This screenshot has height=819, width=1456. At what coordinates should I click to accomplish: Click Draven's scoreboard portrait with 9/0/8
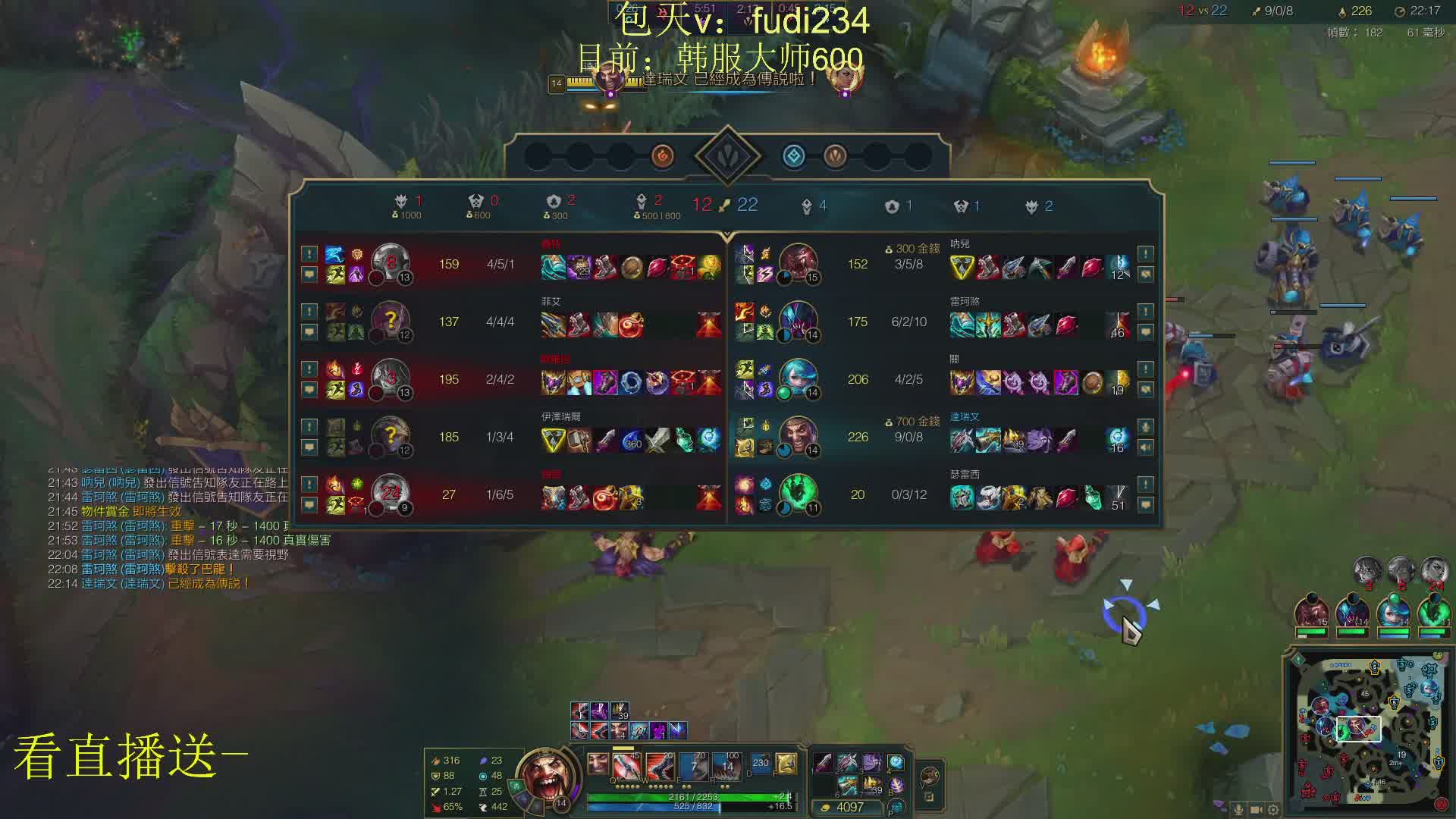pyautogui.click(x=798, y=437)
